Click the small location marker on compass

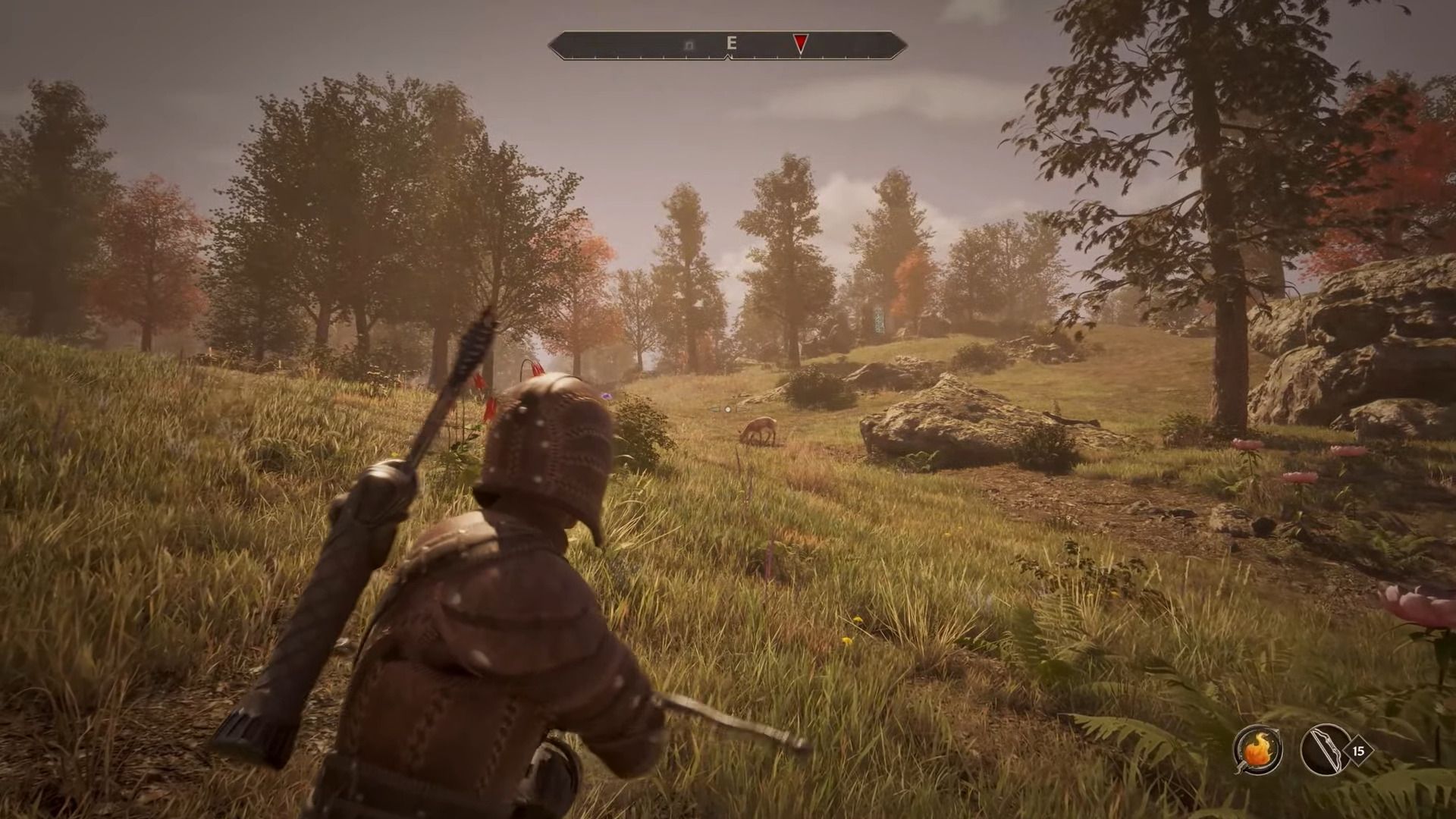tap(689, 45)
